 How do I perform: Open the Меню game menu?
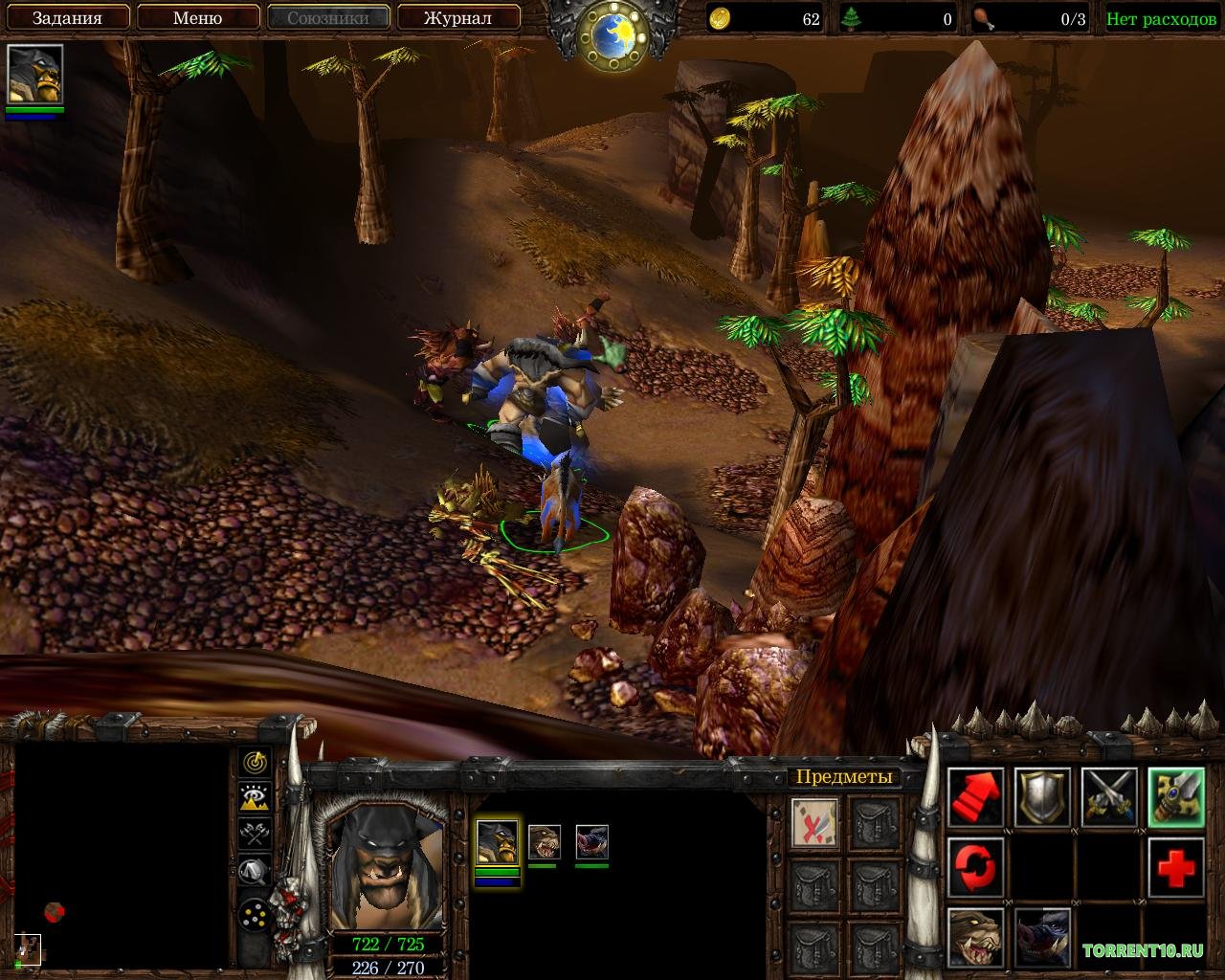click(198, 17)
